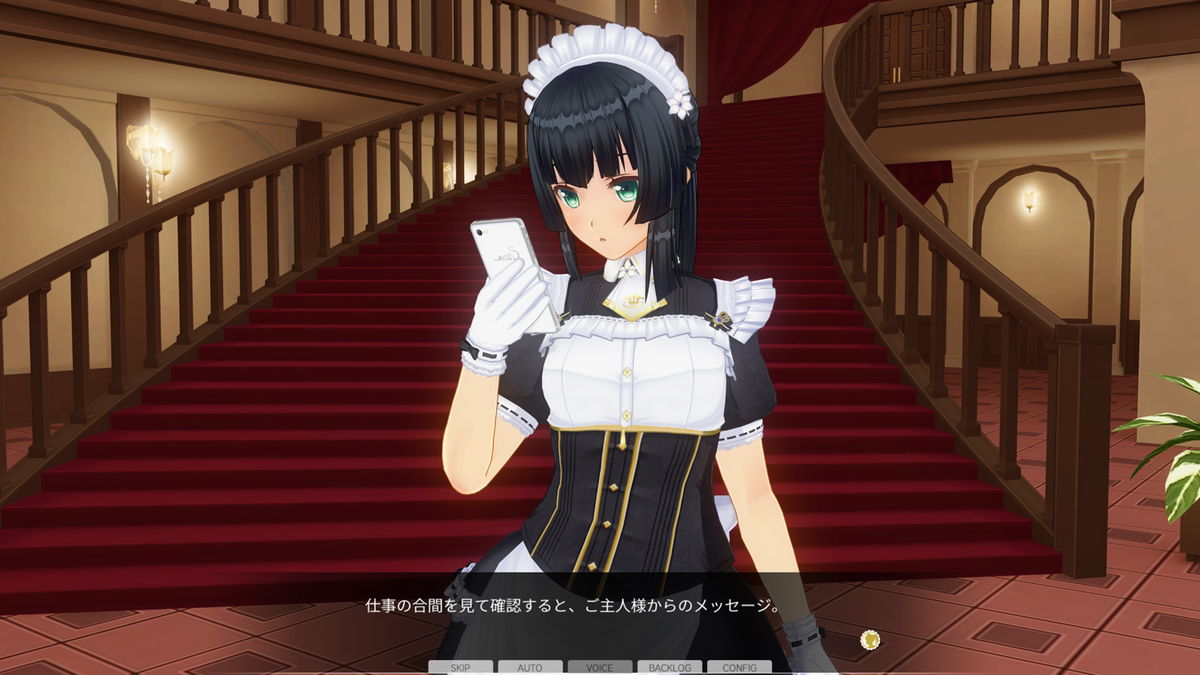Open the BACKLOG
The height and width of the screenshot is (675, 1200).
pyautogui.click(x=669, y=667)
